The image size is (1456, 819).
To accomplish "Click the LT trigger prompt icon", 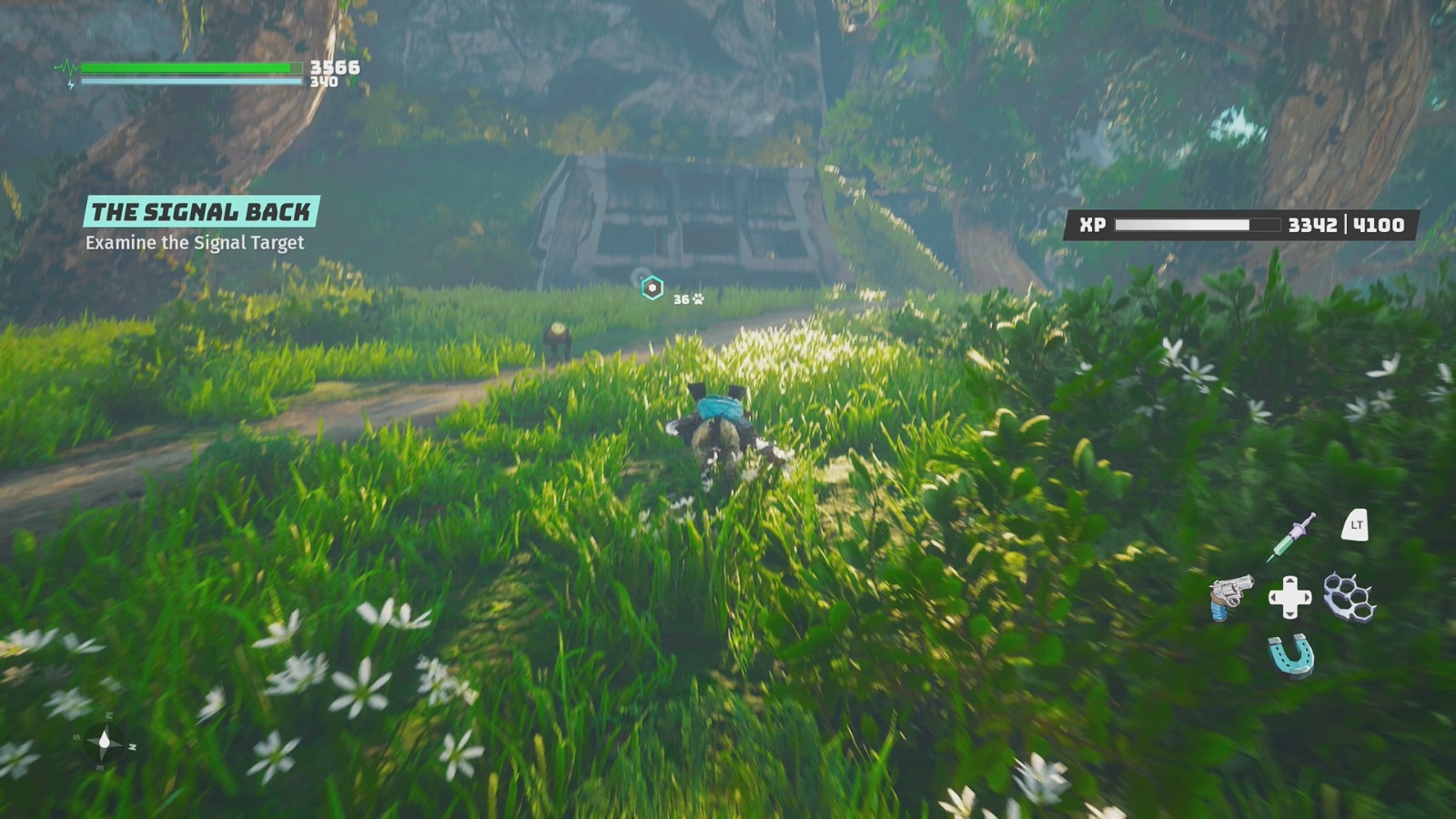I will 1356,526.
